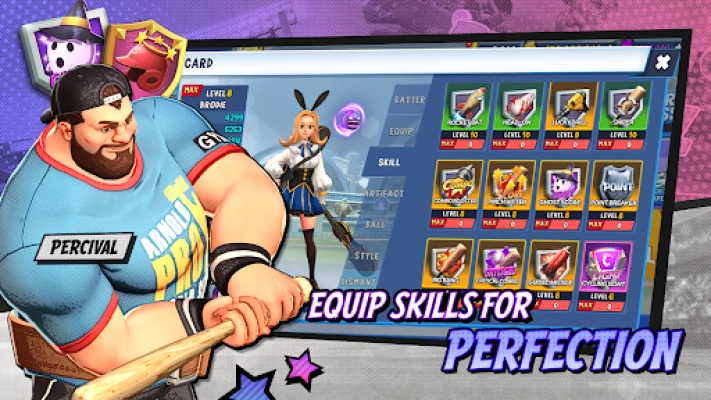This screenshot has height=400, width=711.
Task: Choose the Combo Booster skill card
Action: [458, 190]
